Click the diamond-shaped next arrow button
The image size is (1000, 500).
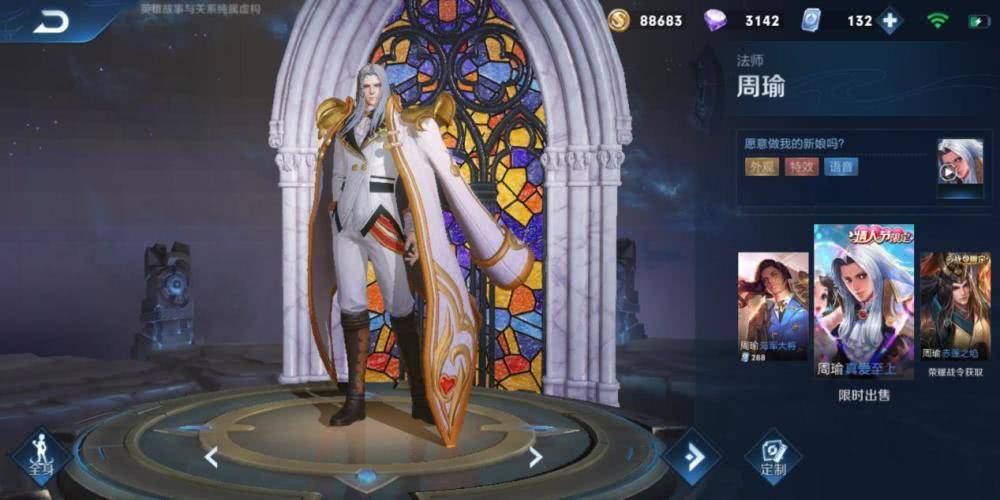click(x=693, y=457)
